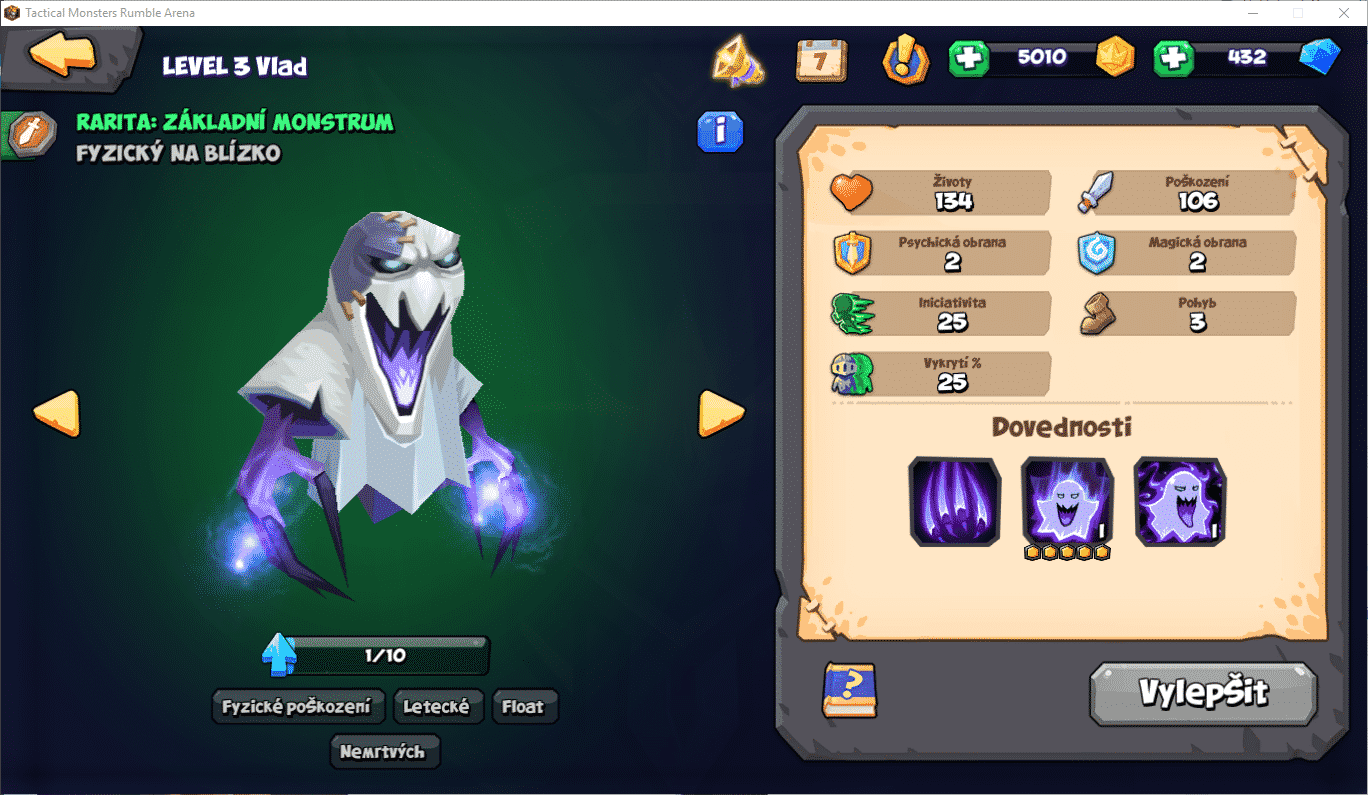The image size is (1368, 795).
Task: Open the megaphone announcements icon
Action: (x=738, y=60)
